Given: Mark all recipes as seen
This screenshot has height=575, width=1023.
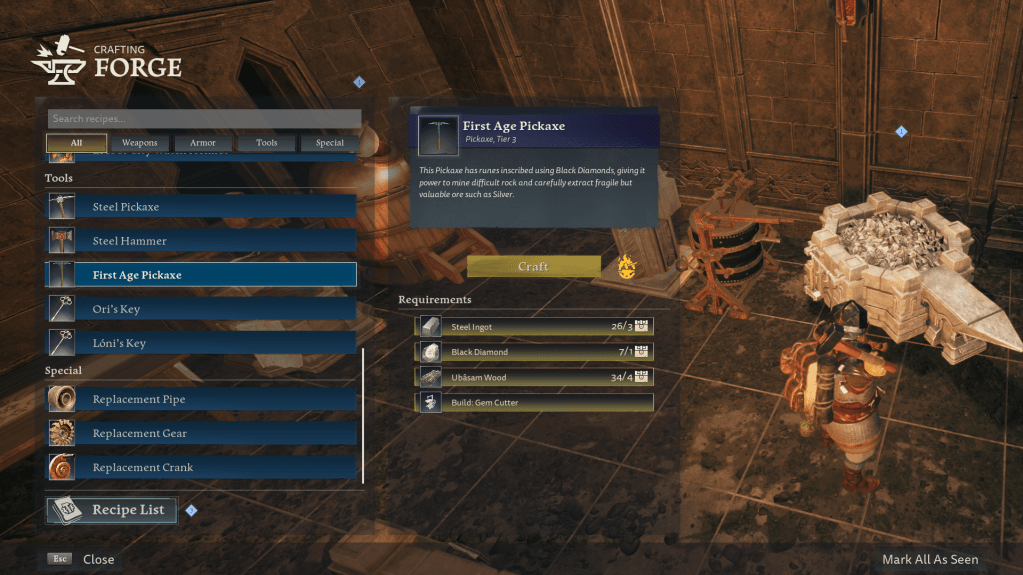Looking at the screenshot, I should 929,560.
